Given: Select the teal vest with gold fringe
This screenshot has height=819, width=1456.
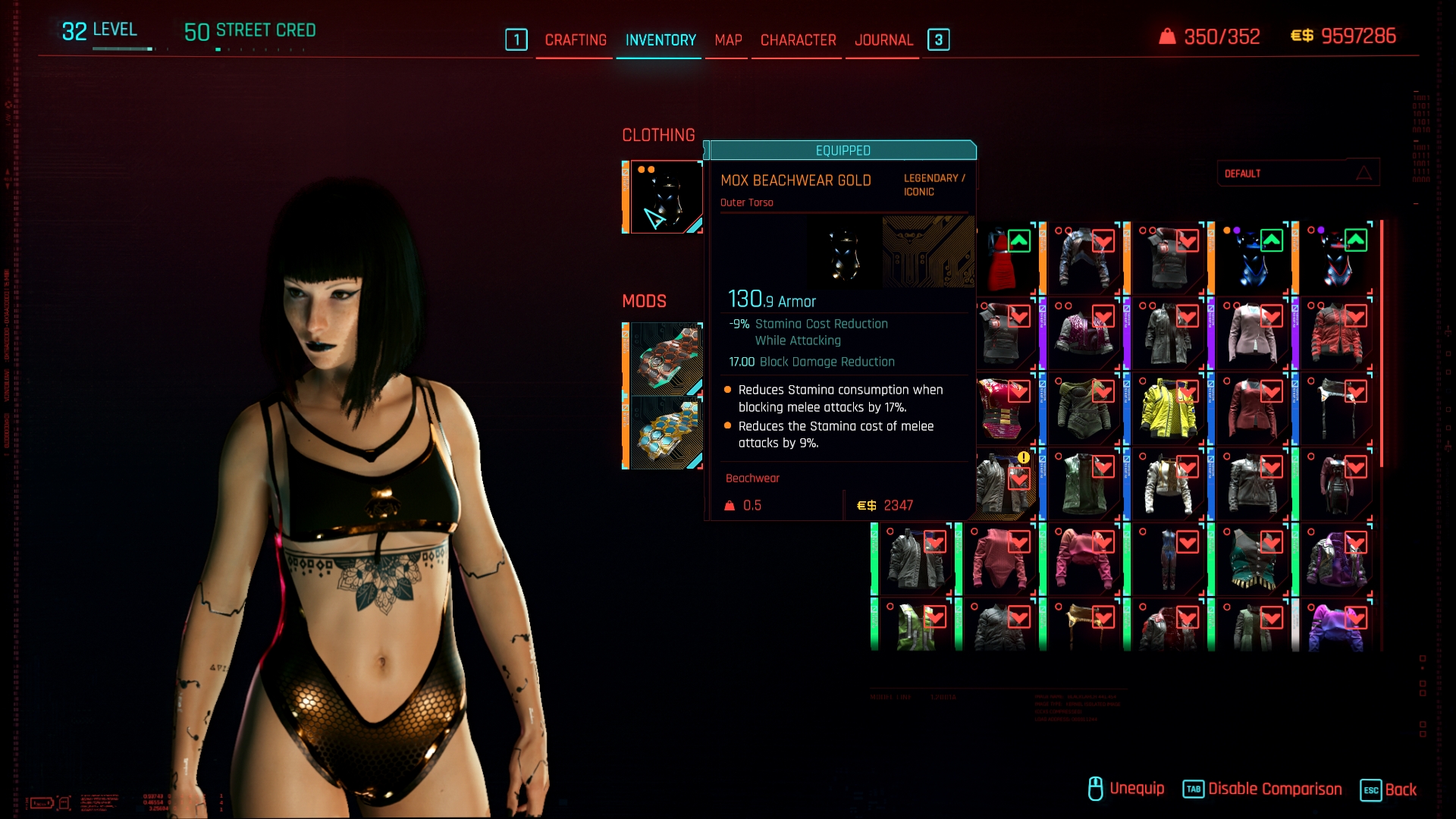Looking at the screenshot, I should 1252,560.
